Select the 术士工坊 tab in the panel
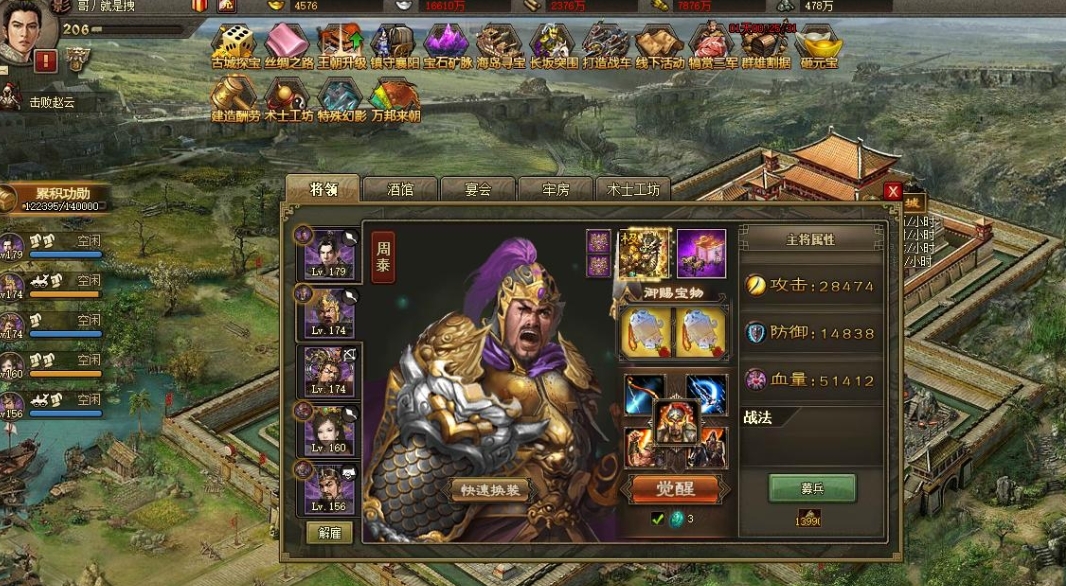The width and height of the screenshot is (1066, 586). click(634, 189)
